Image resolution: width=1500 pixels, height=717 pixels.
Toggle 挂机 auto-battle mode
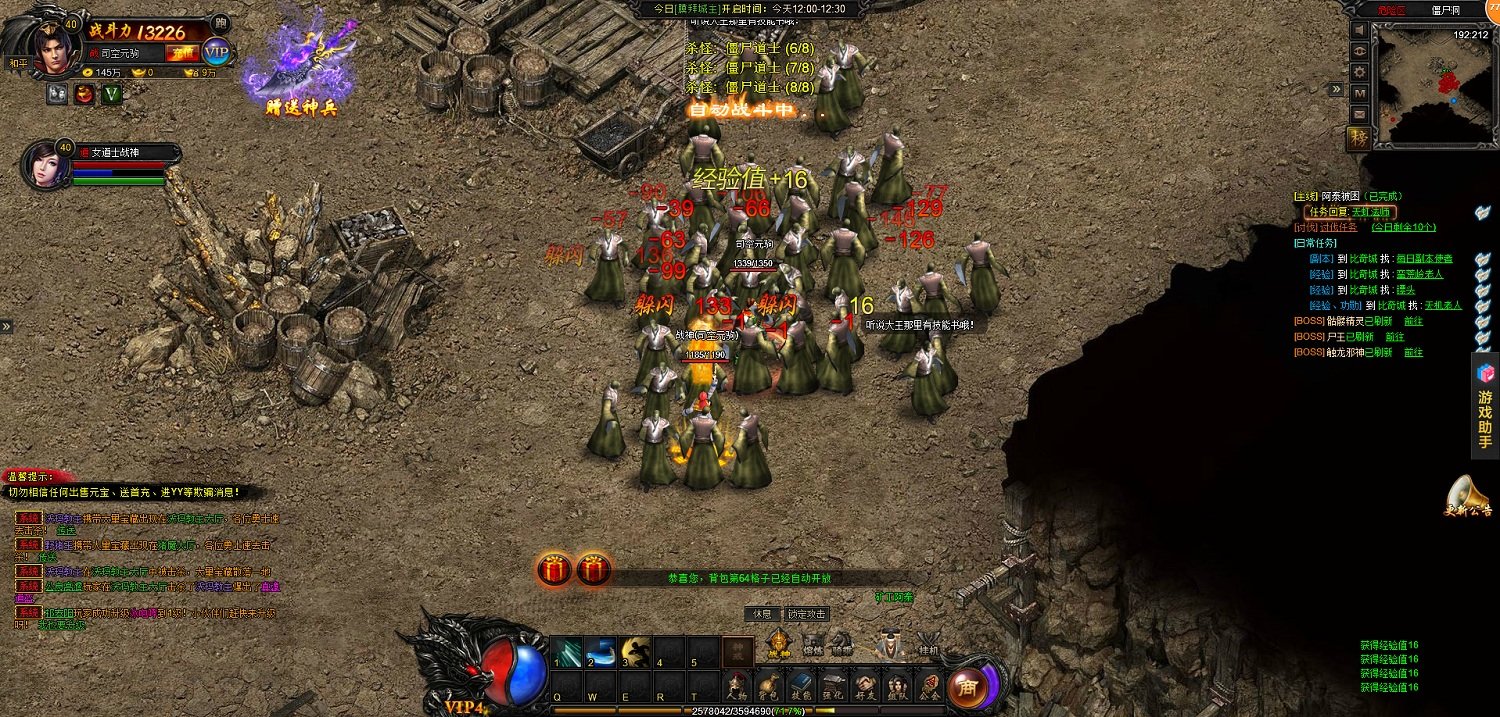[928, 645]
